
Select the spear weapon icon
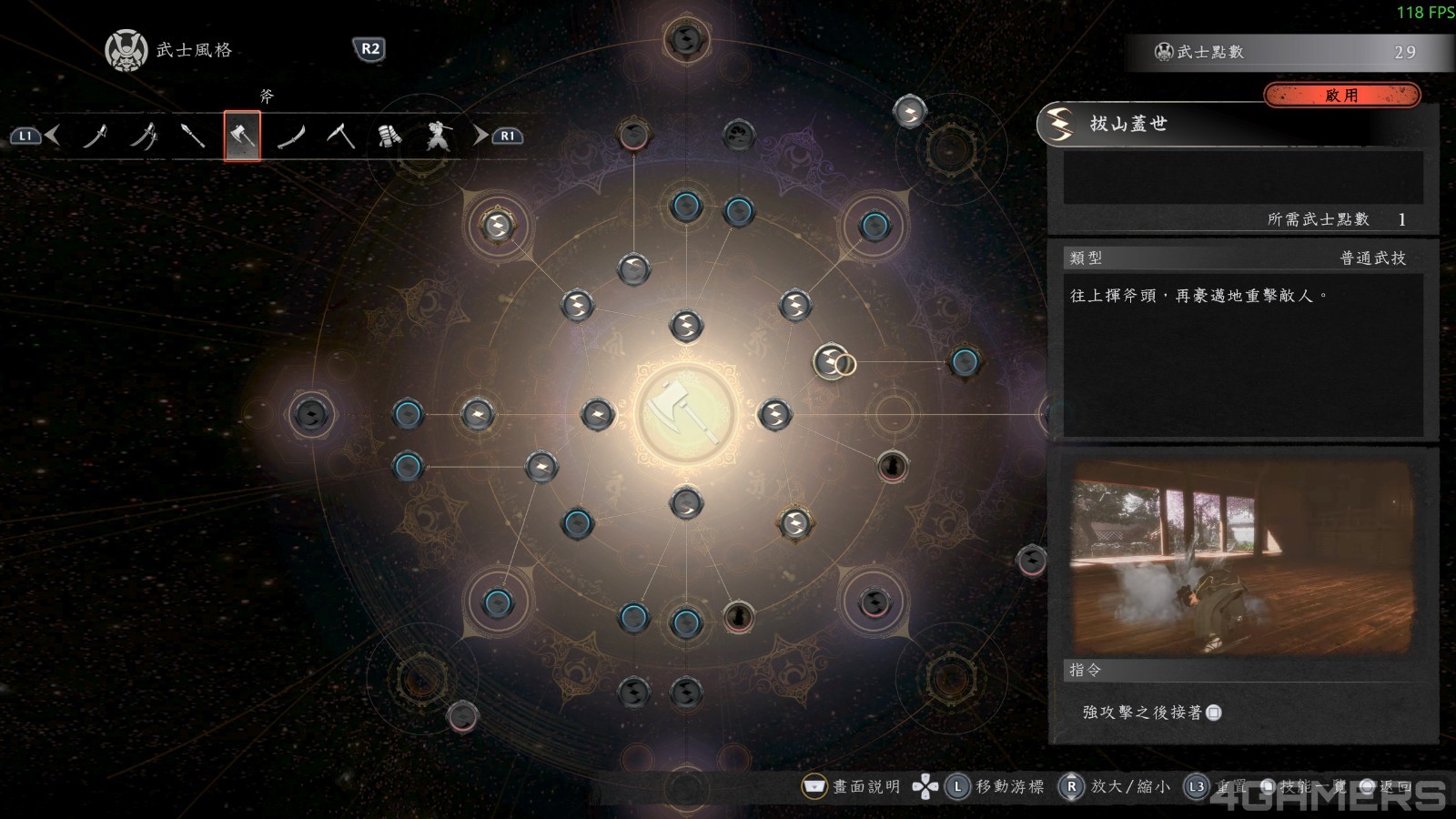pos(195,135)
